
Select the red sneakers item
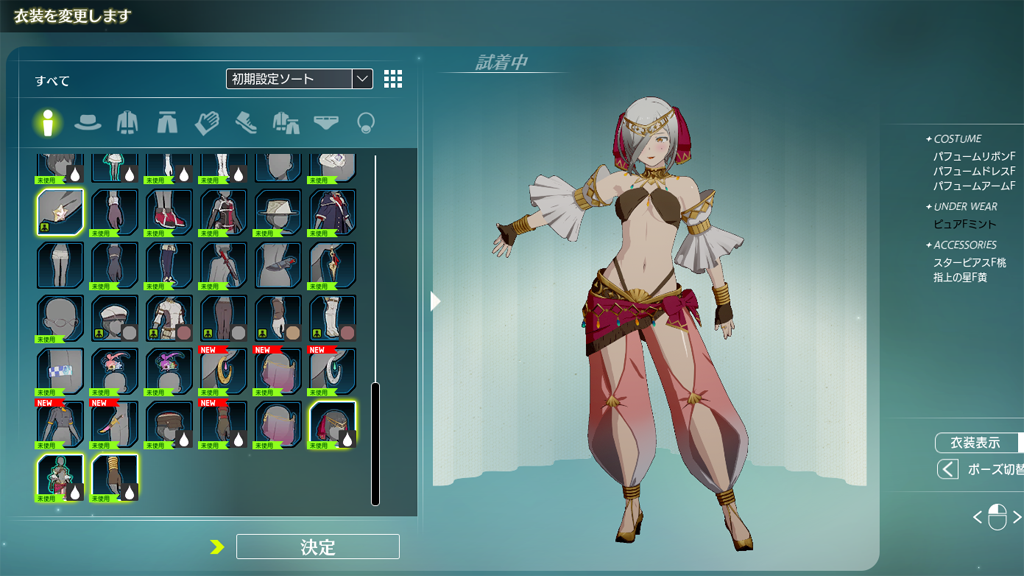(x=168, y=212)
